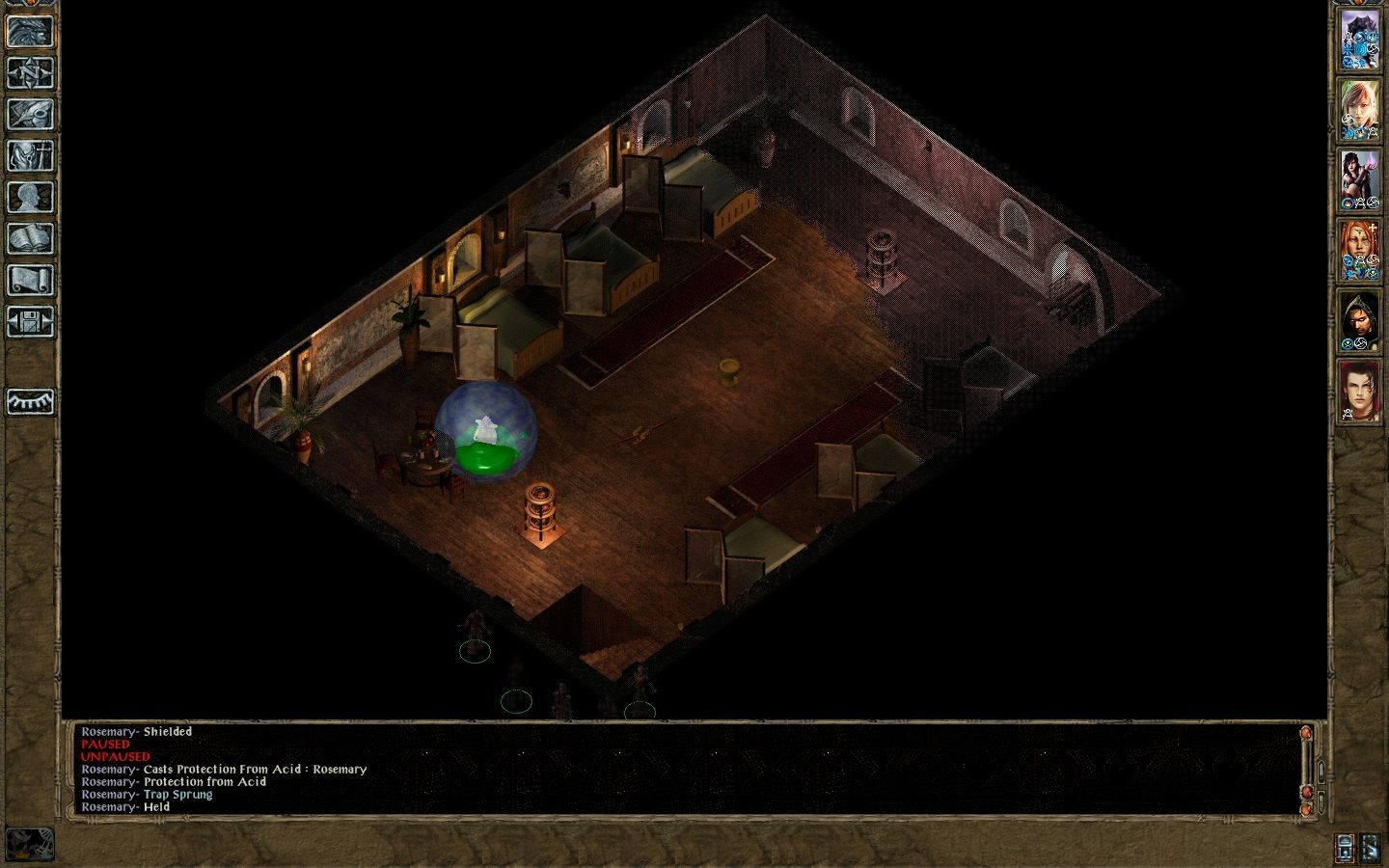The width and height of the screenshot is (1389, 868).
Task: Click the Return to Game button
Action: pos(30,31)
